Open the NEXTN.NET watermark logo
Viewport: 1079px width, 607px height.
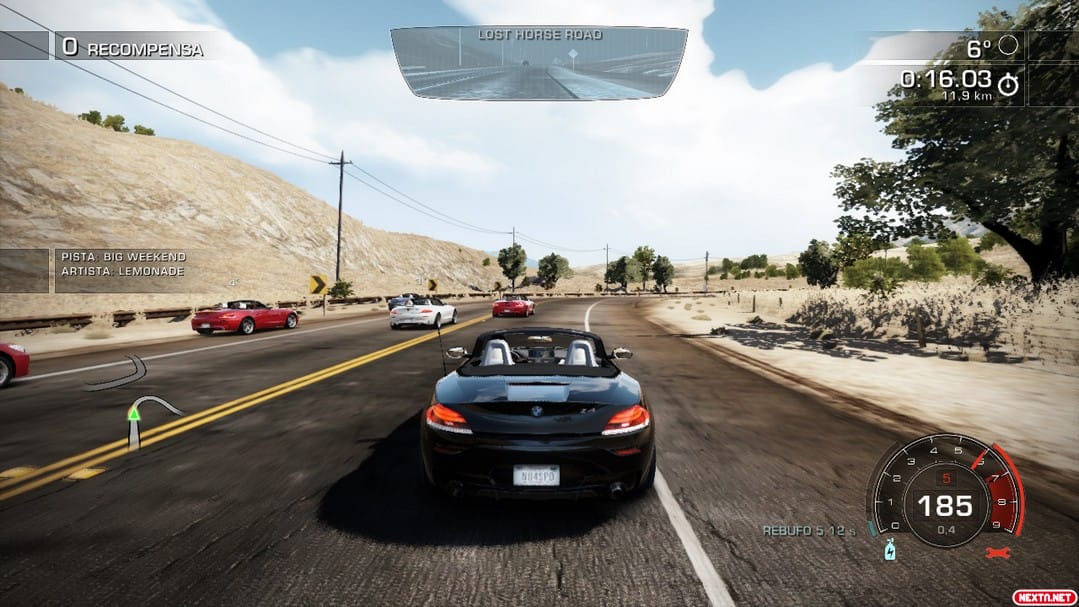[1044, 596]
